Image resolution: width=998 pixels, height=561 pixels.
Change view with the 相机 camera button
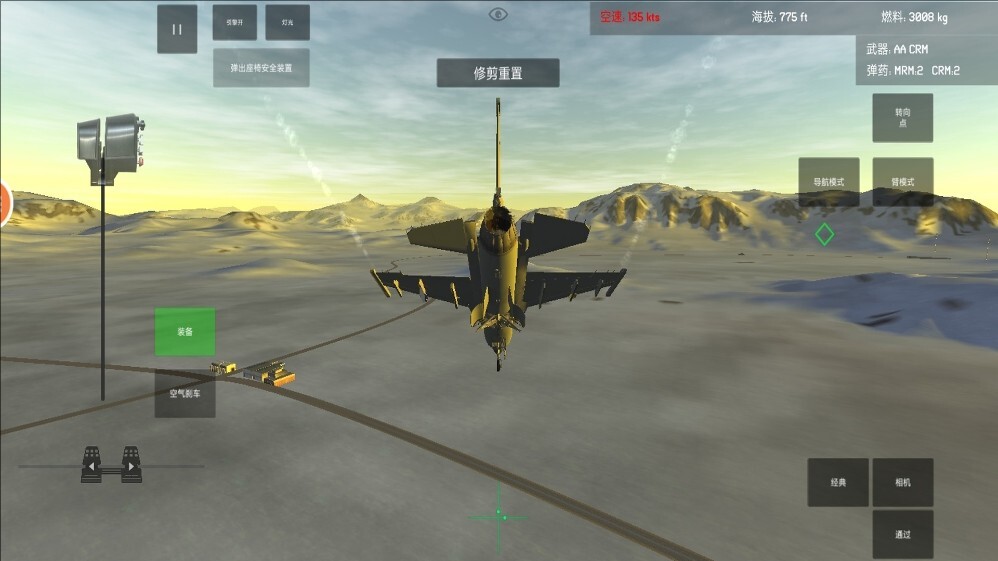tap(902, 482)
